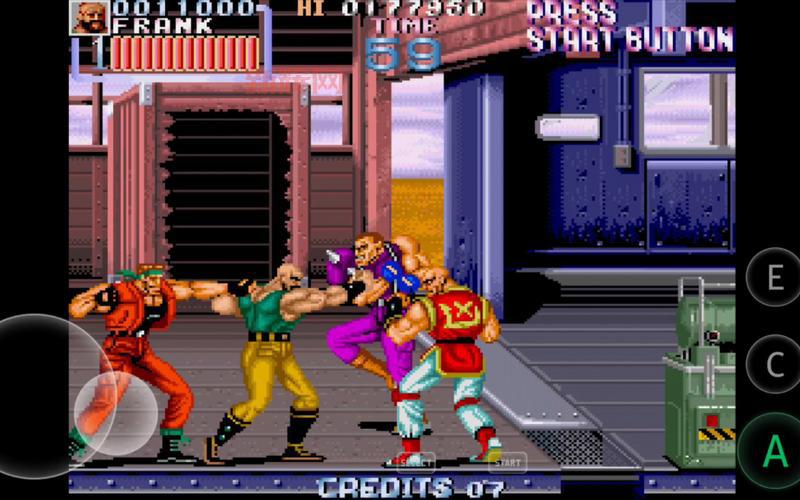Tap the translucent START overlay button

click(507, 463)
